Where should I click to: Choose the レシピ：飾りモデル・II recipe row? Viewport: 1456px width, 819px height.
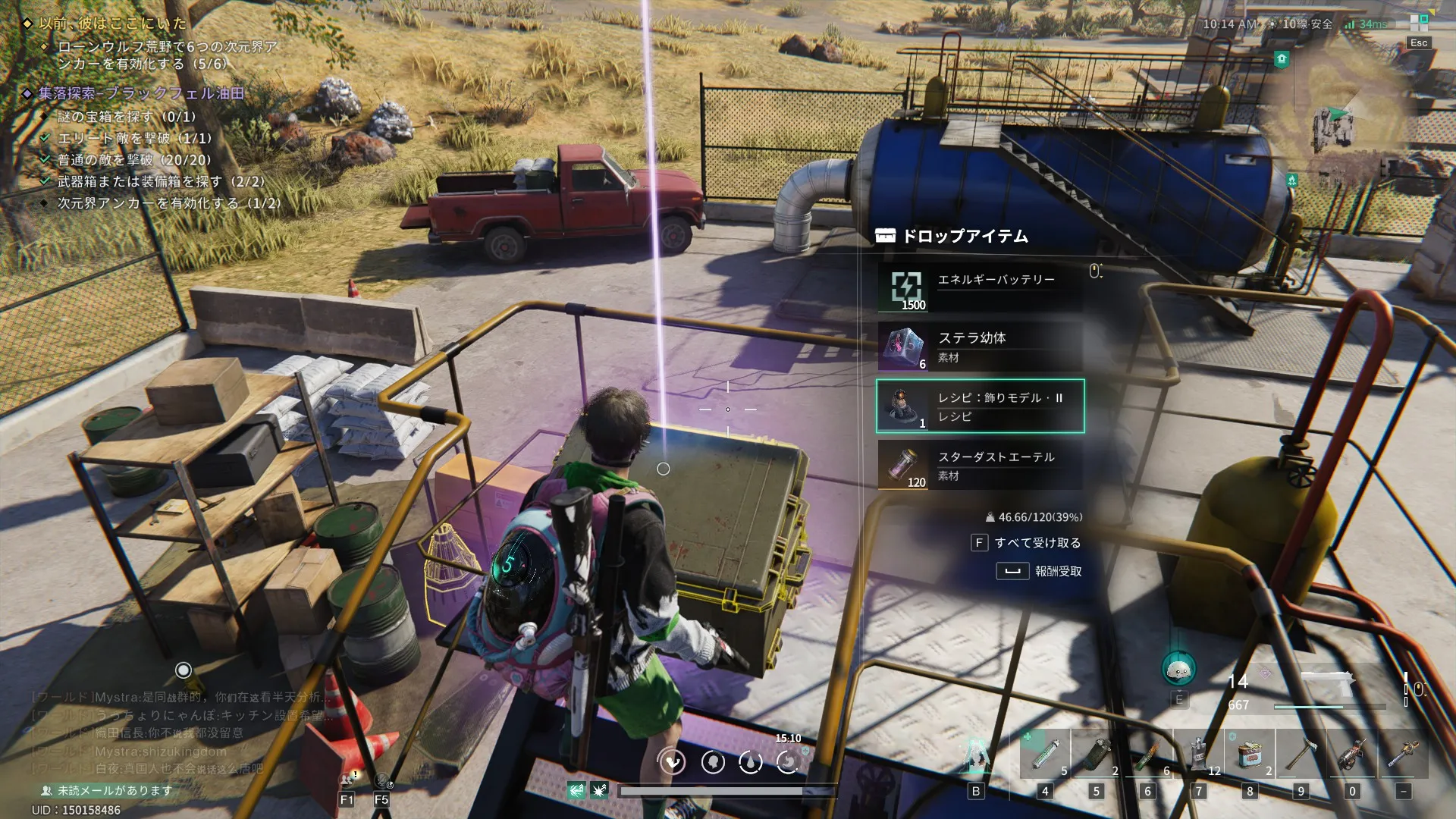pos(980,406)
